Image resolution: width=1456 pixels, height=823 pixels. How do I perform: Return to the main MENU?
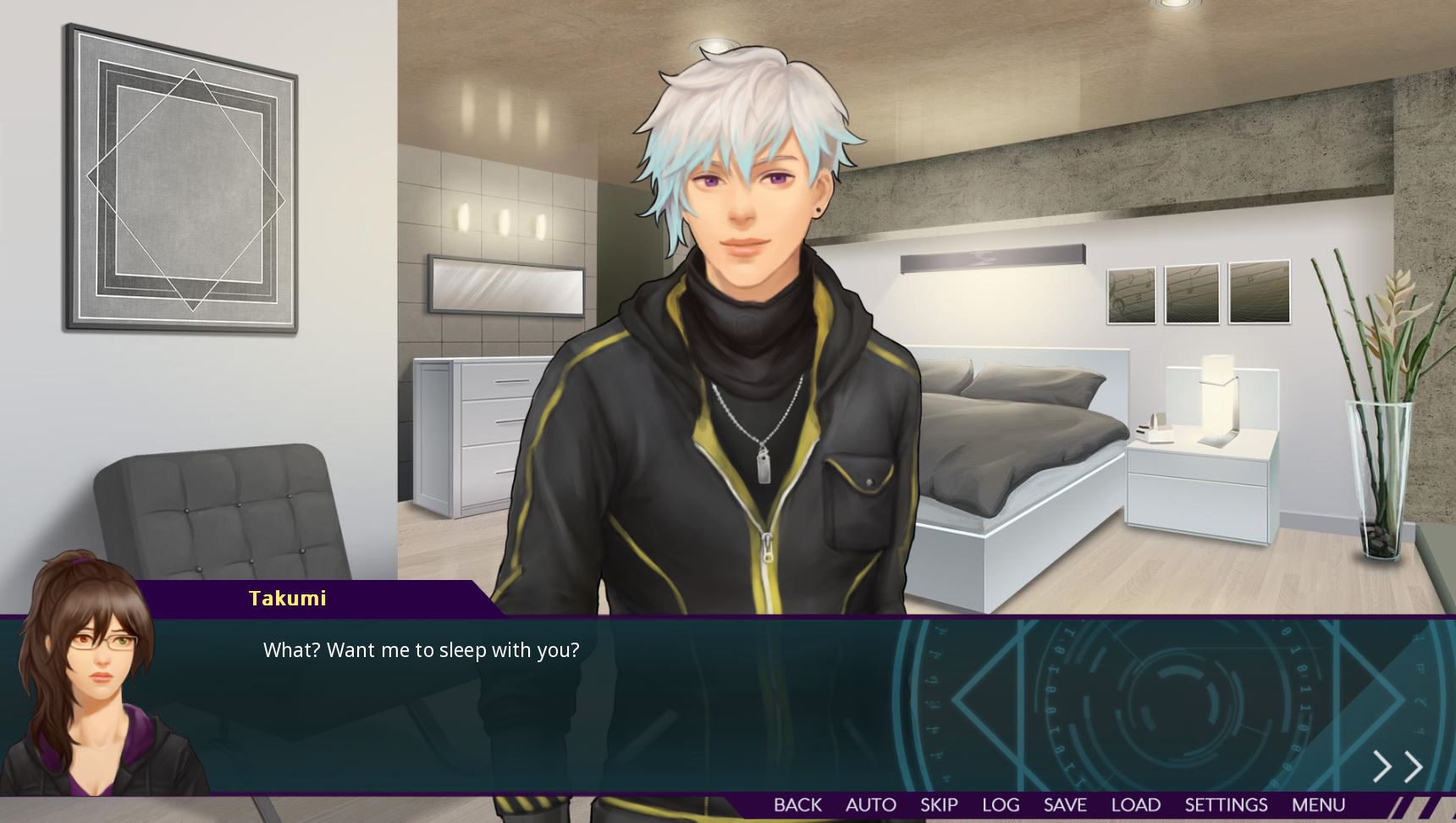coord(1320,804)
